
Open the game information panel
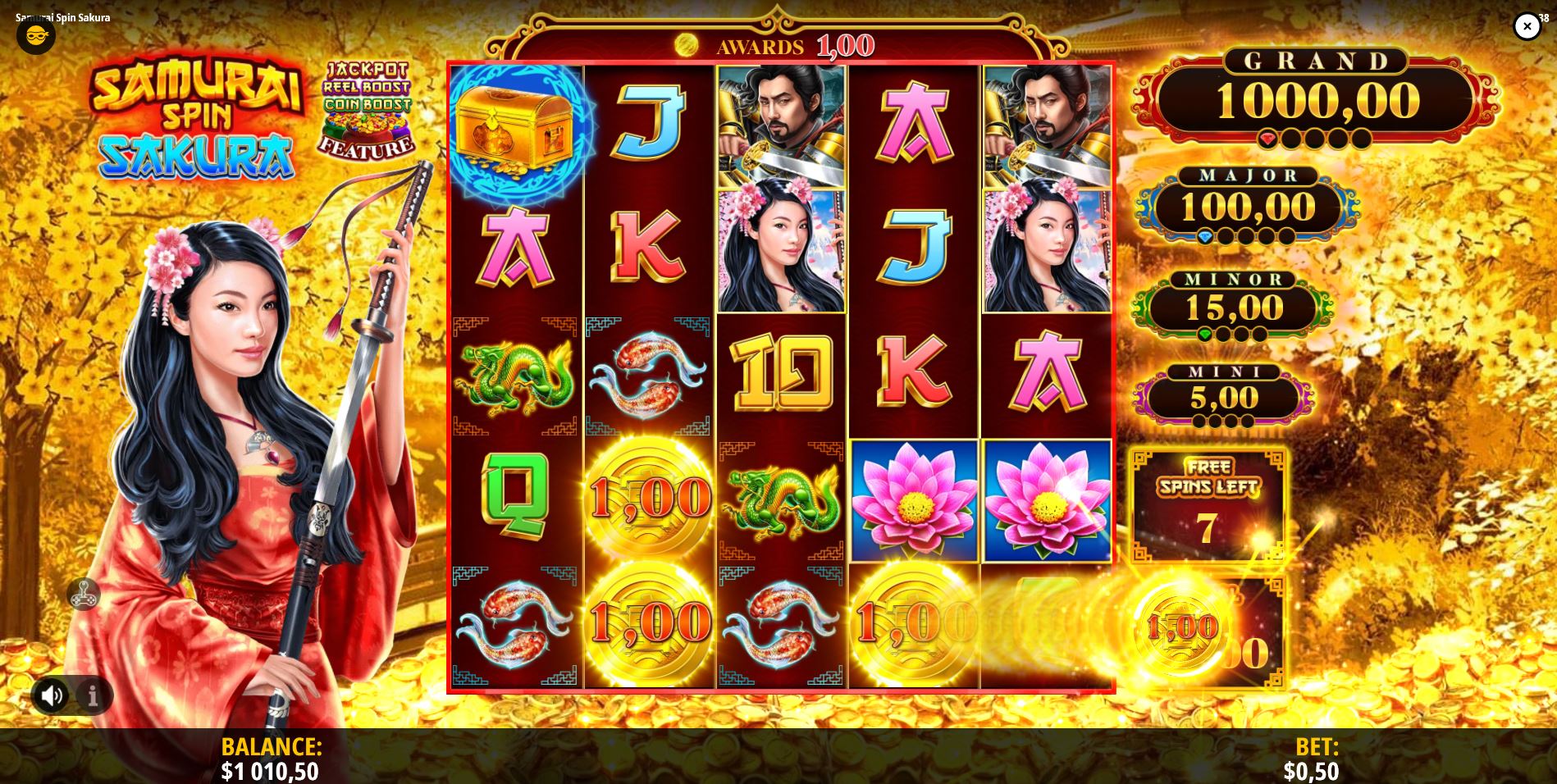(93, 695)
